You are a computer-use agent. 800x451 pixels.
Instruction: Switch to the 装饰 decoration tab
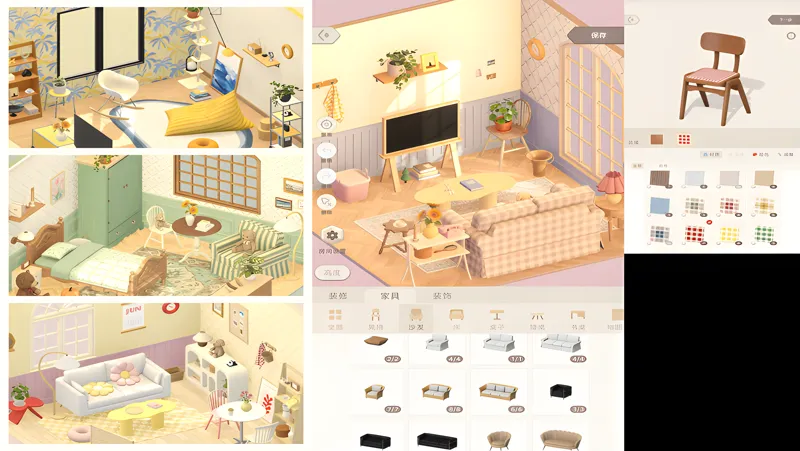[441, 296]
